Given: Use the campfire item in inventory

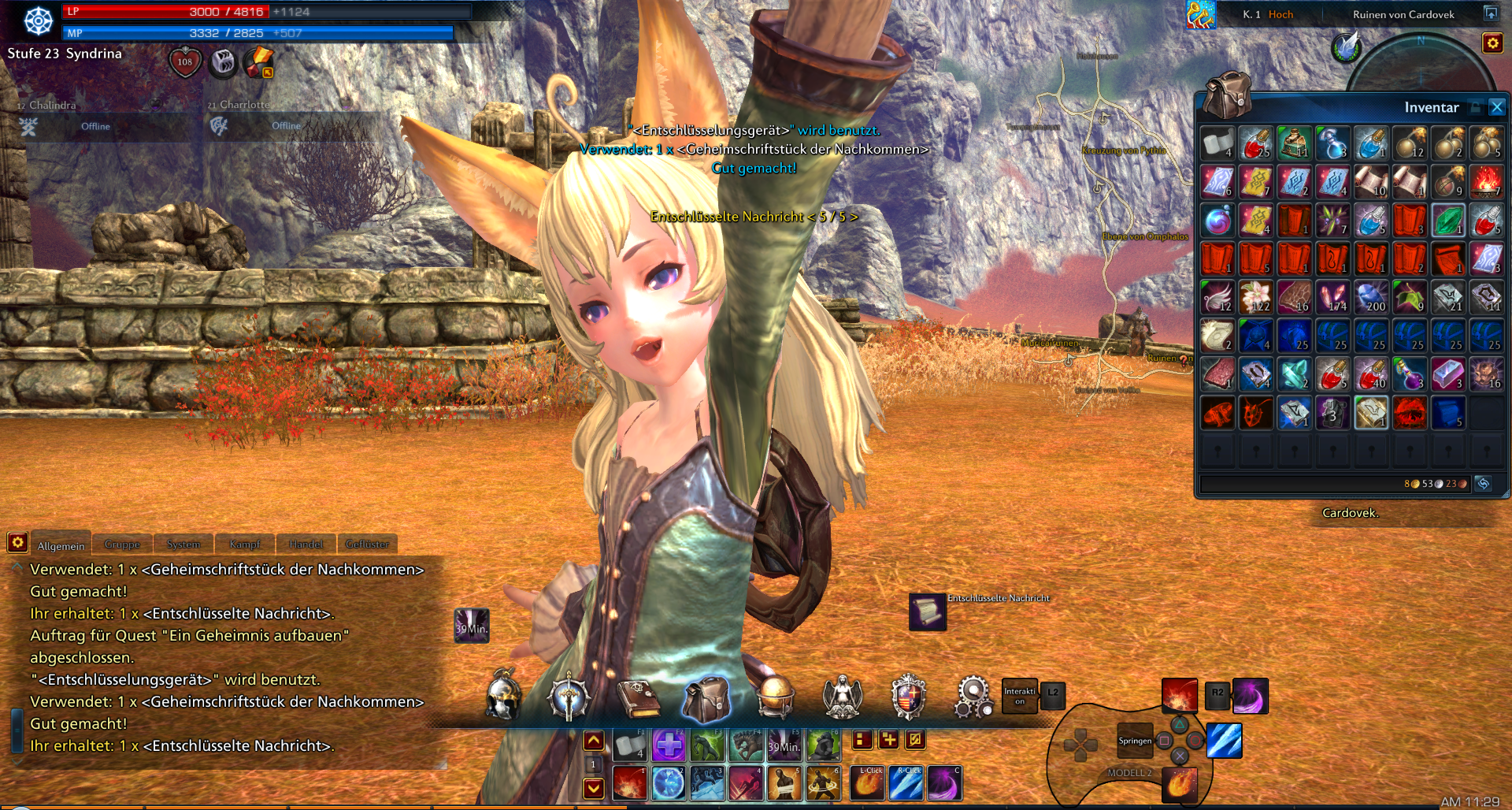Looking at the screenshot, I should click(x=1486, y=182).
